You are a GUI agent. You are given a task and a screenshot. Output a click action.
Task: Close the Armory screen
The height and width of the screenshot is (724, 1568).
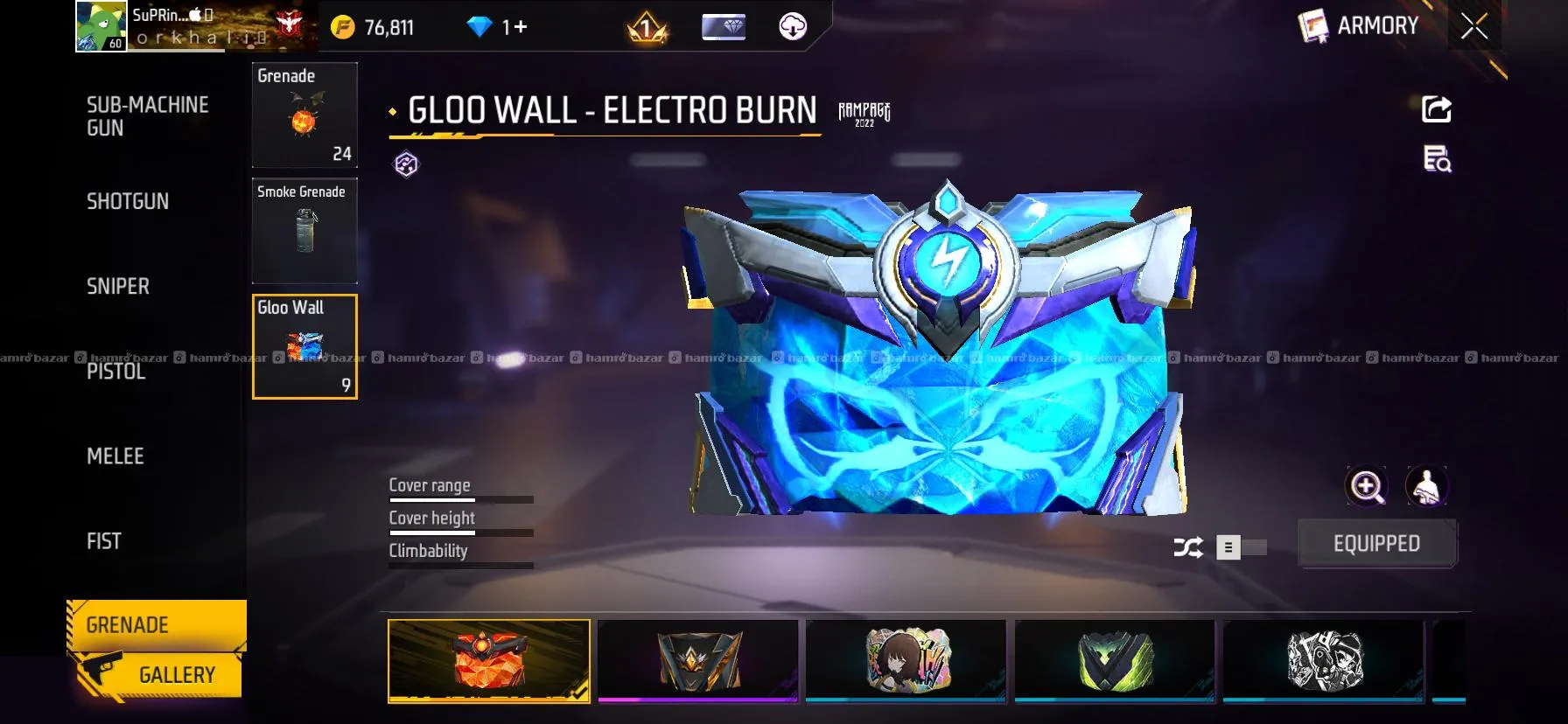pyautogui.click(x=1474, y=27)
